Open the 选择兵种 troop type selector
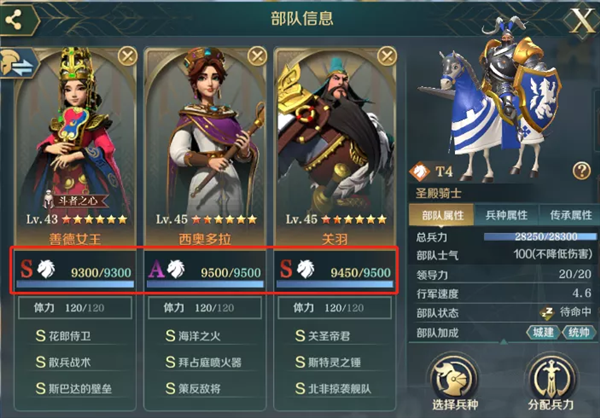Image resolution: width=600 pixels, height=418 pixels. pyautogui.click(x=457, y=385)
